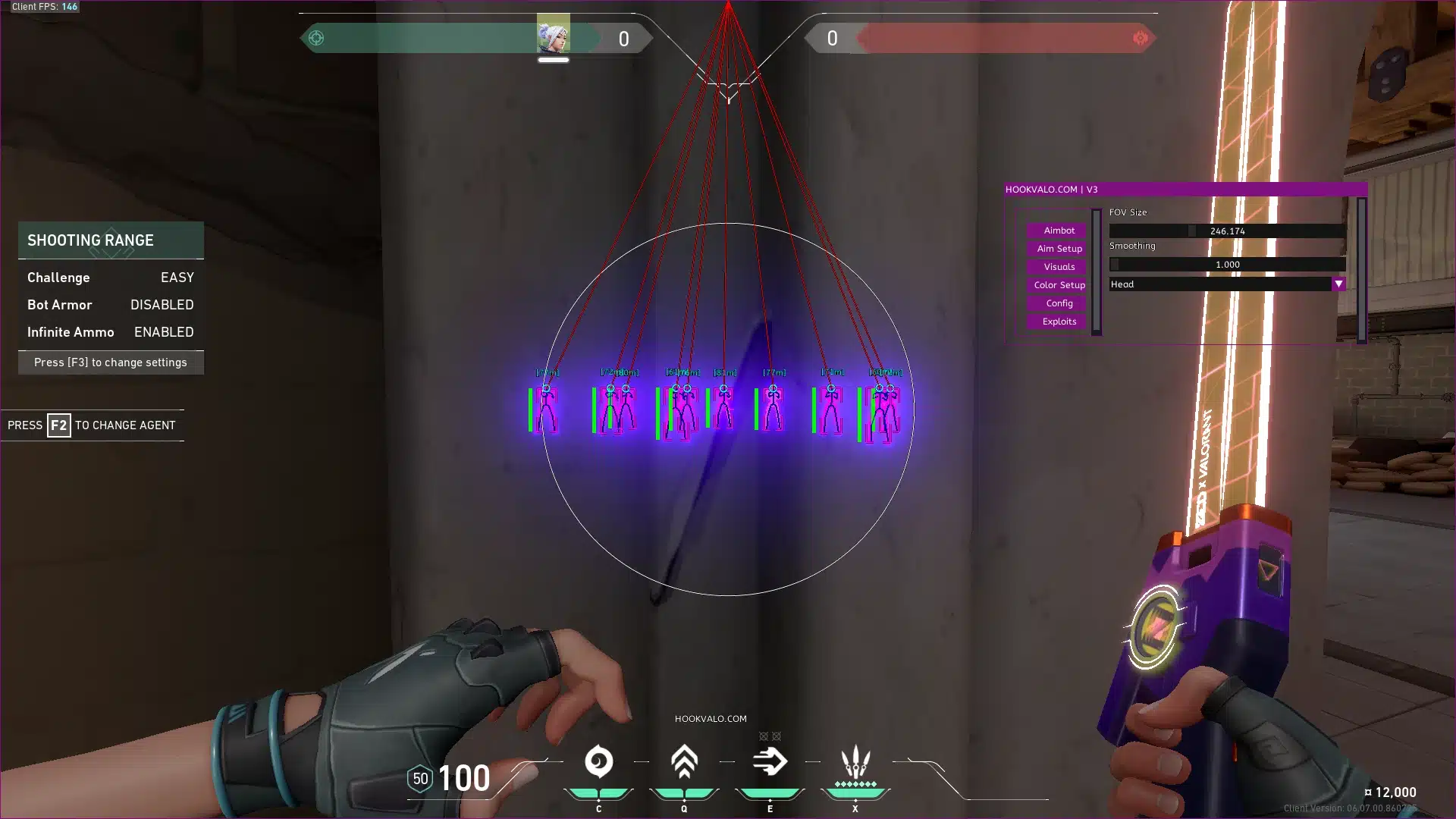
Task: Open the Color Setup tab
Action: click(1057, 285)
